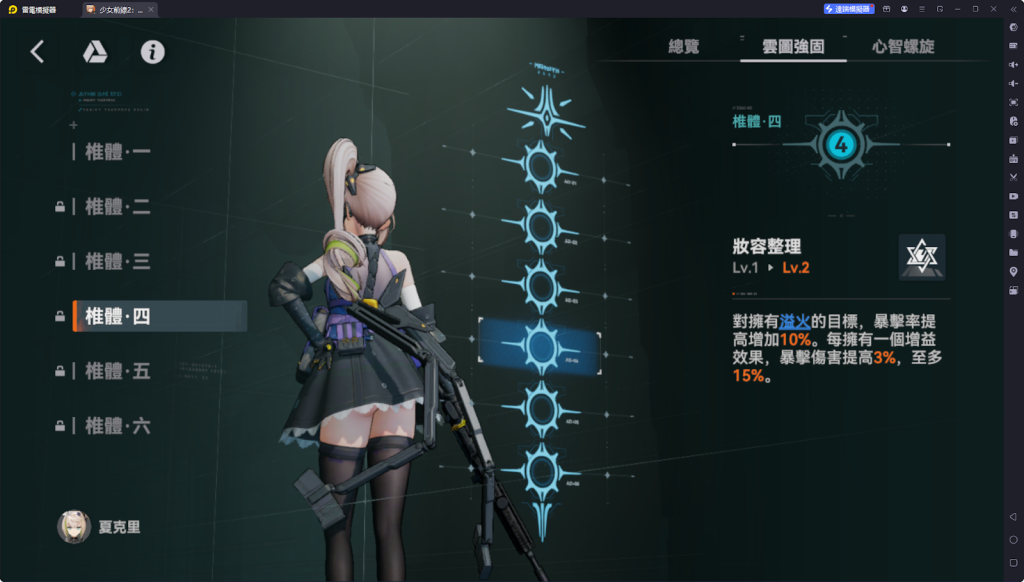Screen dimensions: 1024x582
Task: Select the 雲圖強固 tab
Action: pos(793,46)
